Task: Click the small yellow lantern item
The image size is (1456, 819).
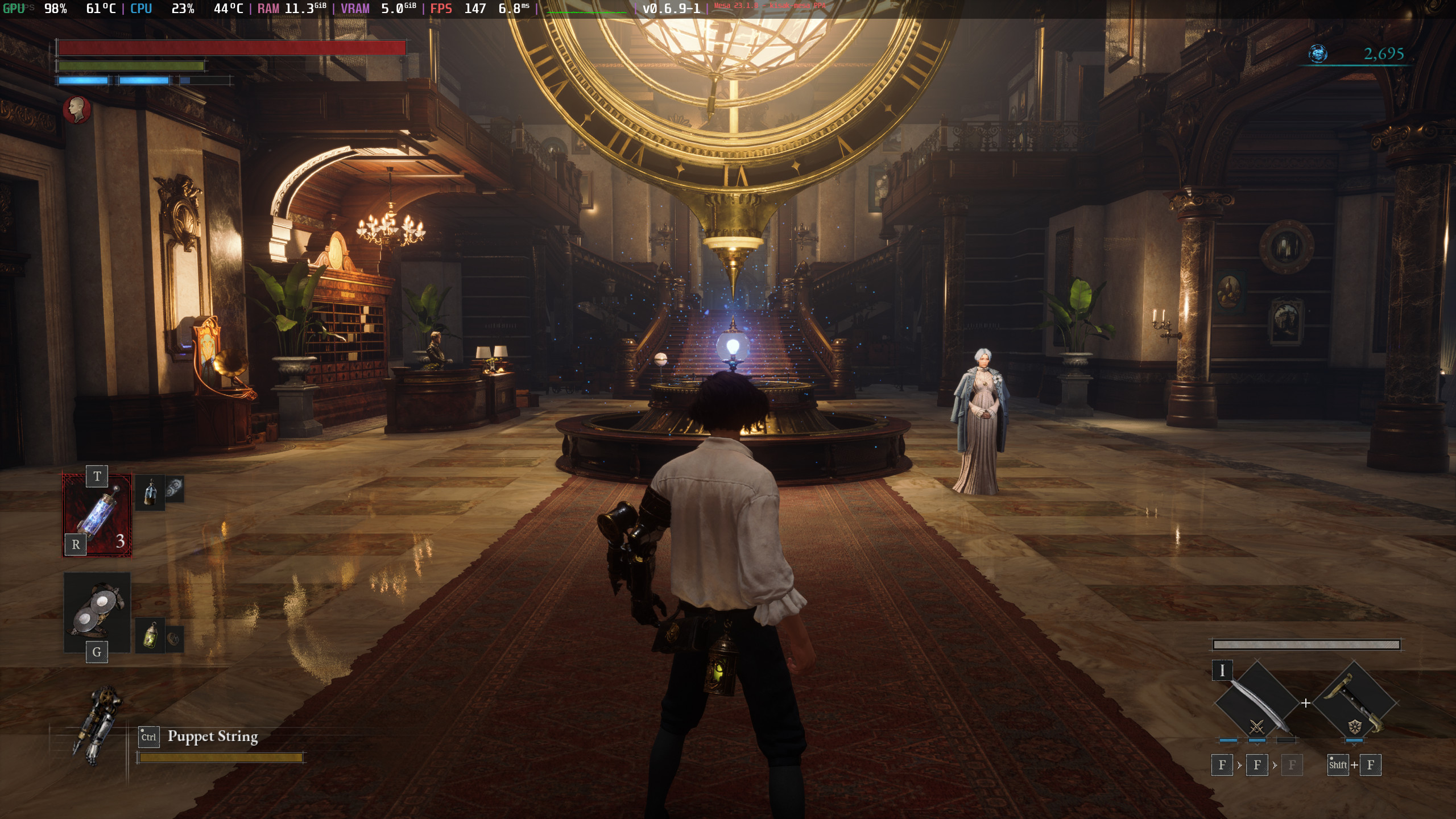Action: 151,636
